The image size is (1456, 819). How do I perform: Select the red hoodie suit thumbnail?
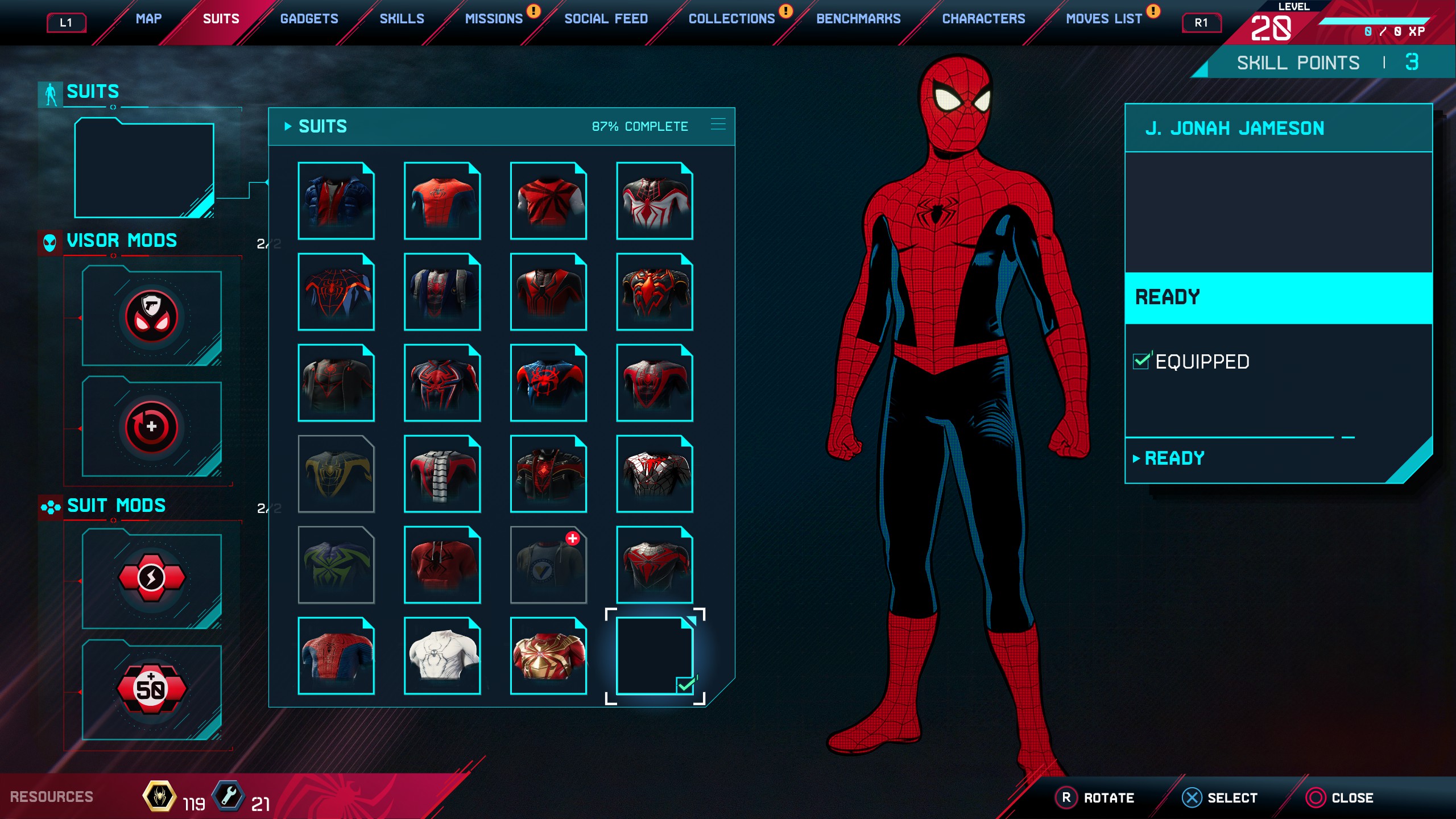pyautogui.click(x=442, y=564)
